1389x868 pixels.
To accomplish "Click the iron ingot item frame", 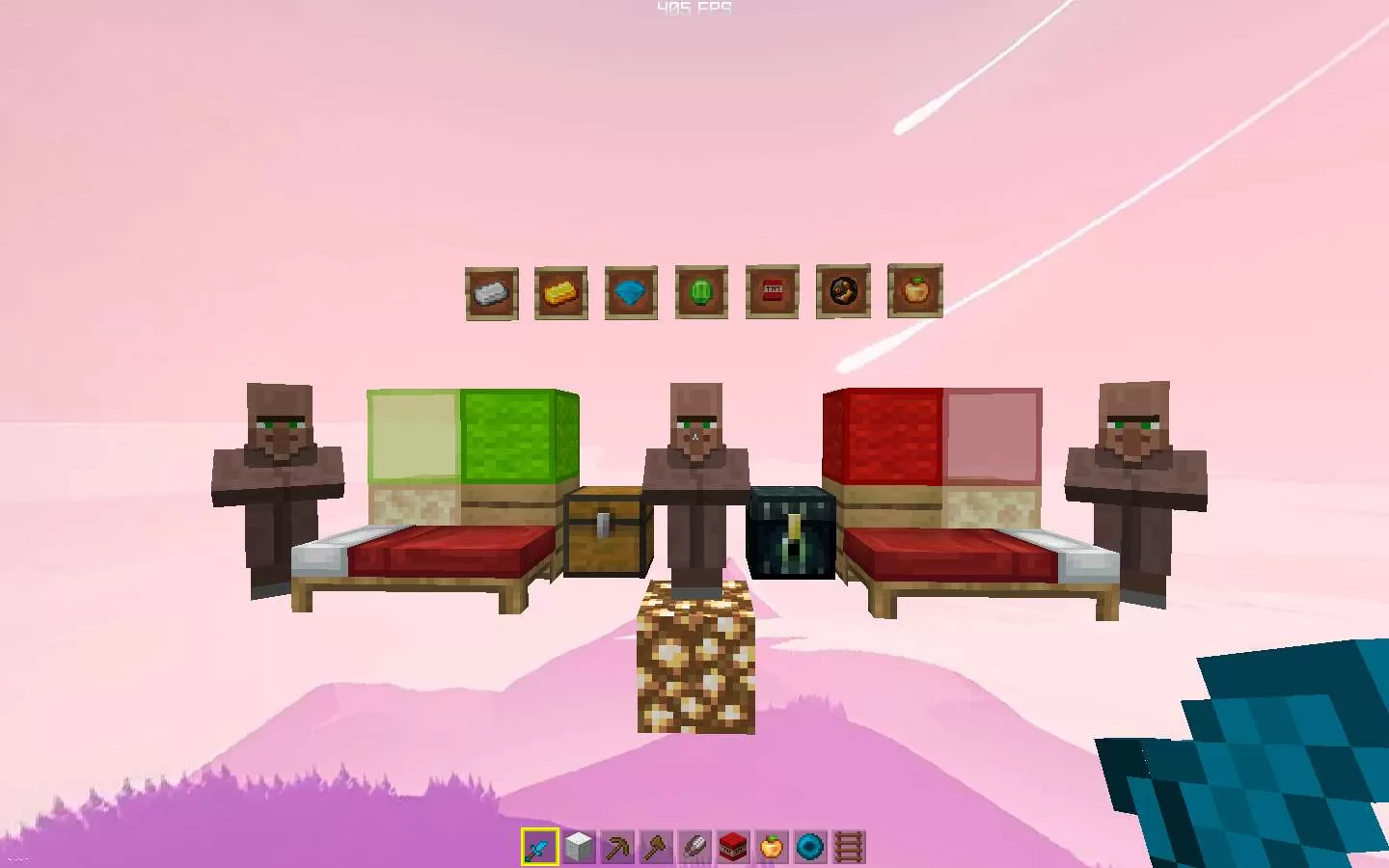I will click(x=491, y=291).
